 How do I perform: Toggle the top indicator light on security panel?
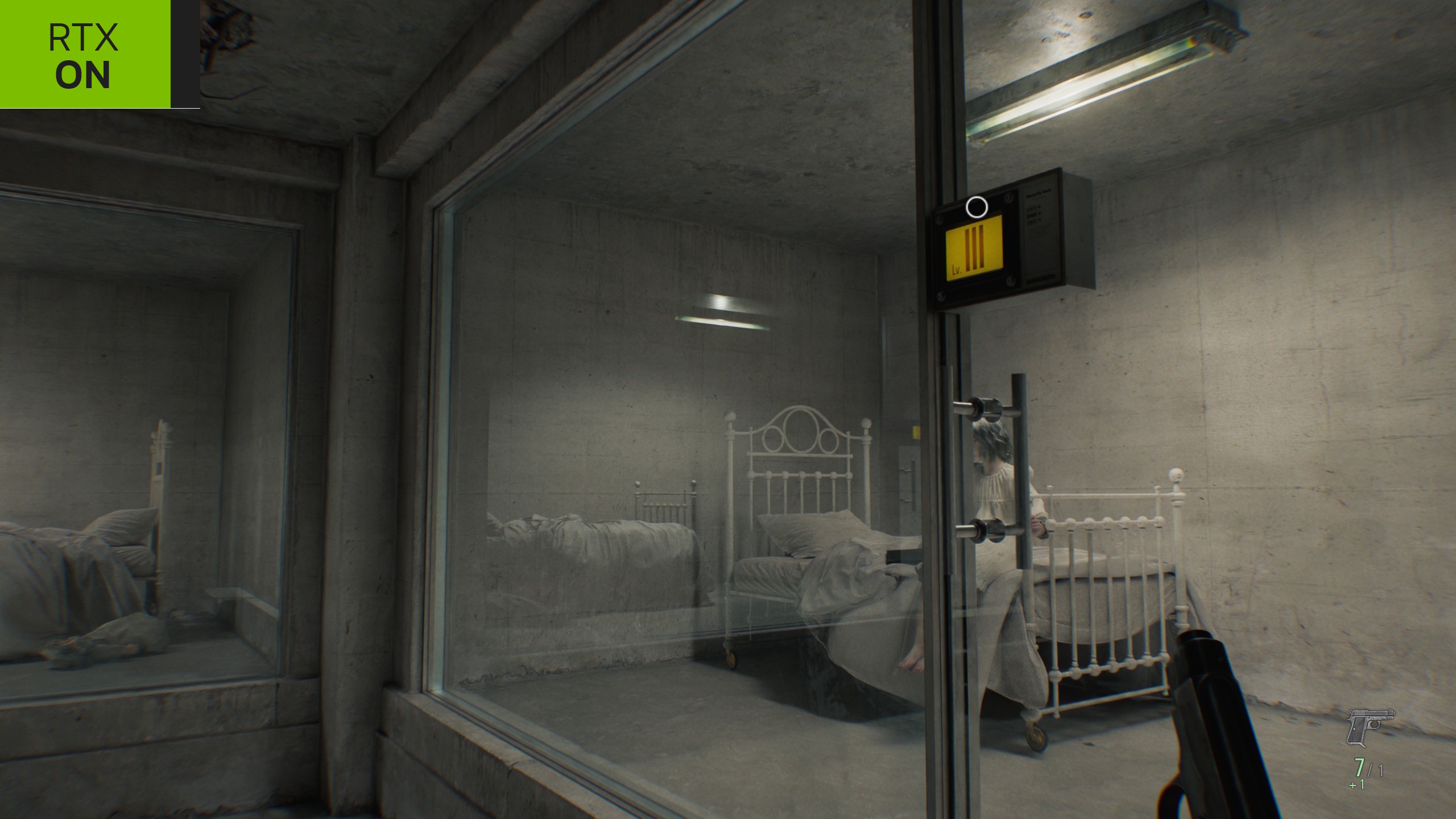[x=1040, y=207]
